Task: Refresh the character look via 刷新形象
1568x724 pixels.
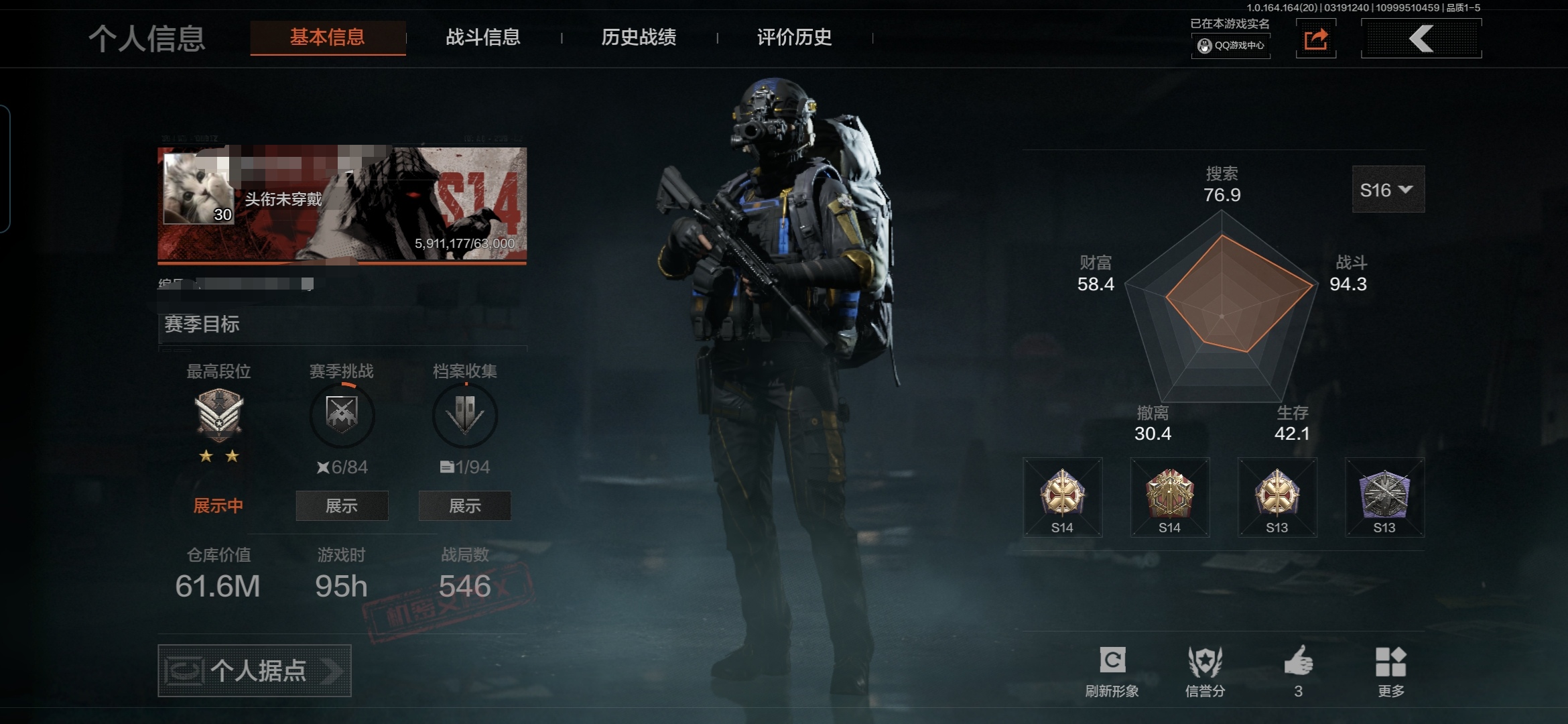Action: (x=1112, y=670)
